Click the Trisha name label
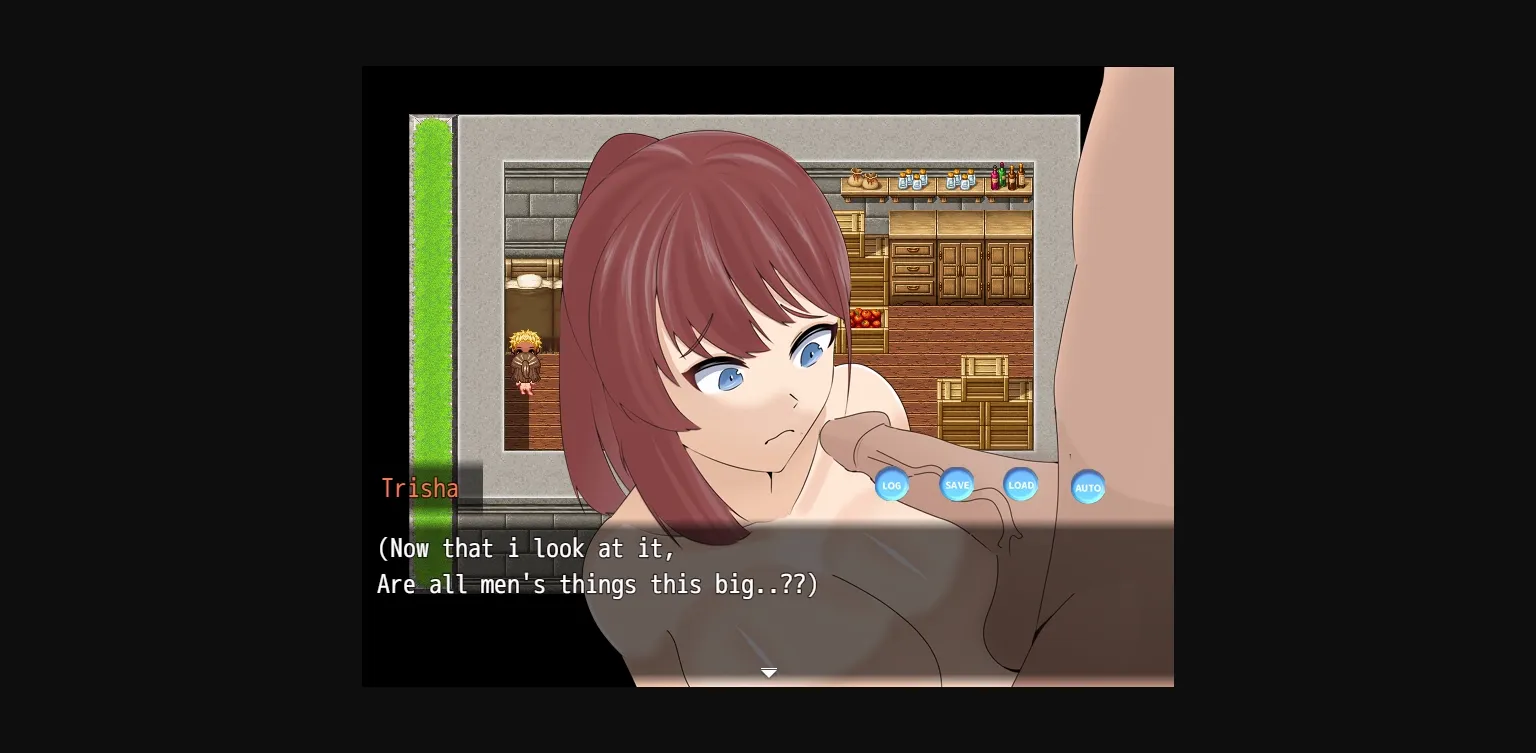The image size is (1536, 753). pos(420,488)
